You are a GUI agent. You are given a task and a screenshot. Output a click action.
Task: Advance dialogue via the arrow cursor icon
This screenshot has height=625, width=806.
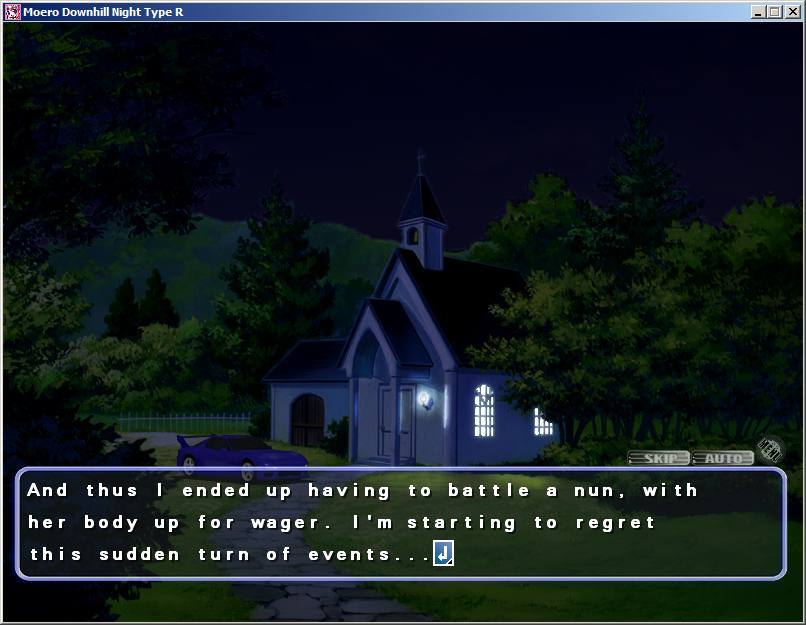(x=443, y=553)
